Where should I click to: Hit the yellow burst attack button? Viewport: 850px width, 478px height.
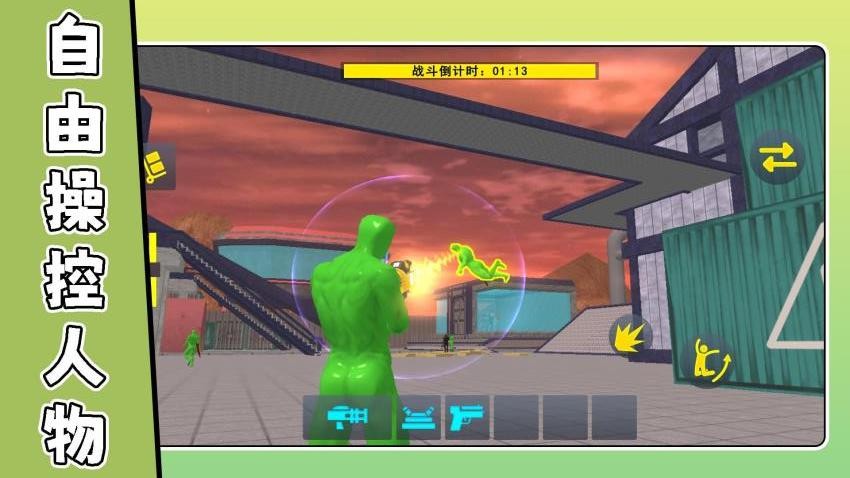[631, 335]
